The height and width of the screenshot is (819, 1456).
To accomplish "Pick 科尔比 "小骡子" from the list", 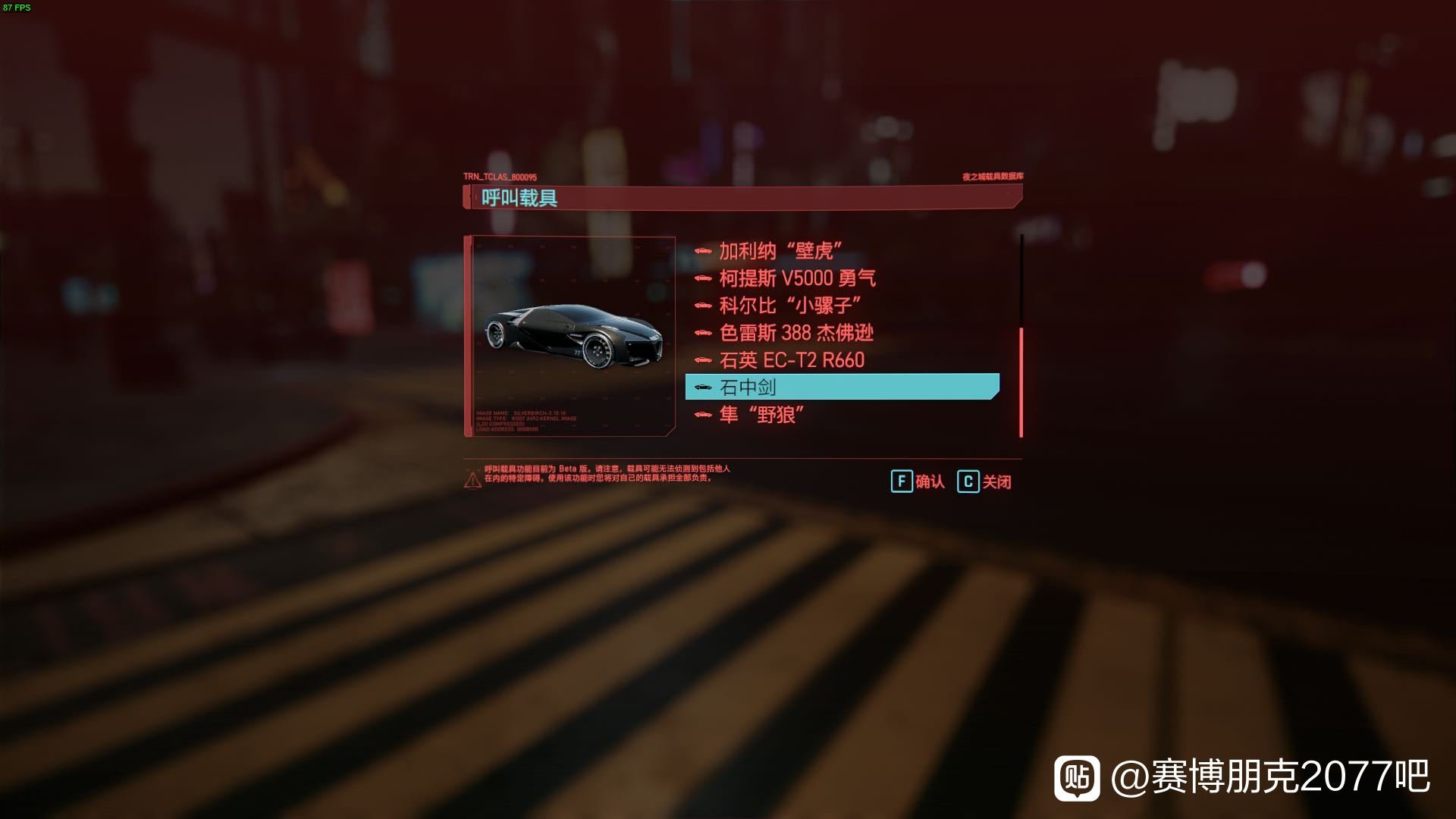I will click(x=789, y=306).
